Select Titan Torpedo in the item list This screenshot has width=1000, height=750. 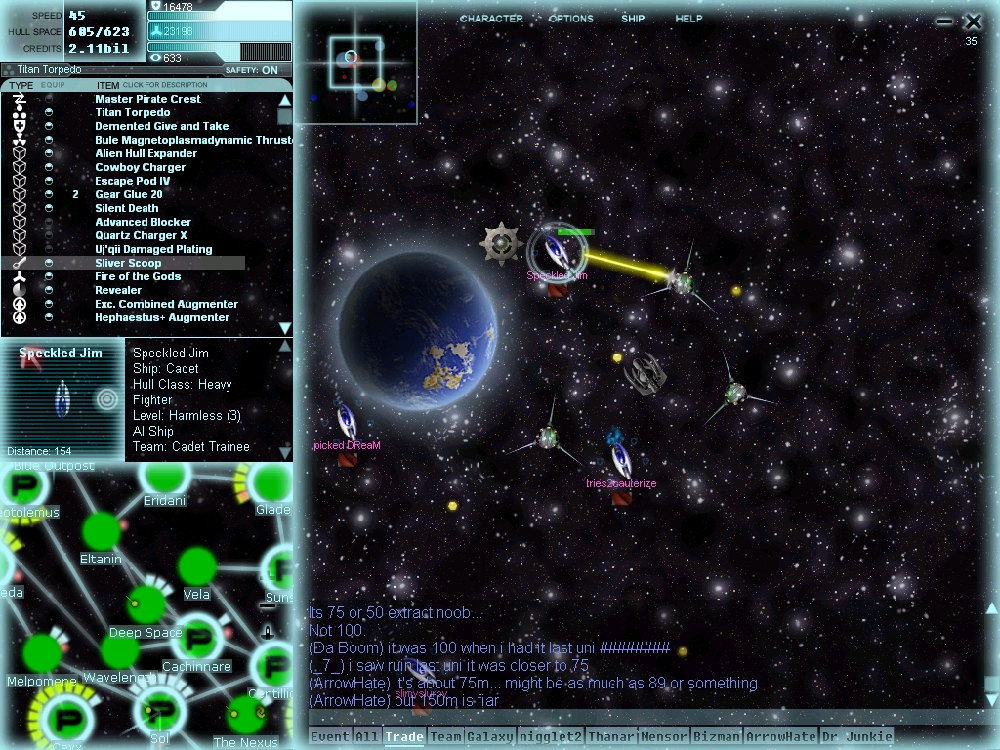click(132, 113)
